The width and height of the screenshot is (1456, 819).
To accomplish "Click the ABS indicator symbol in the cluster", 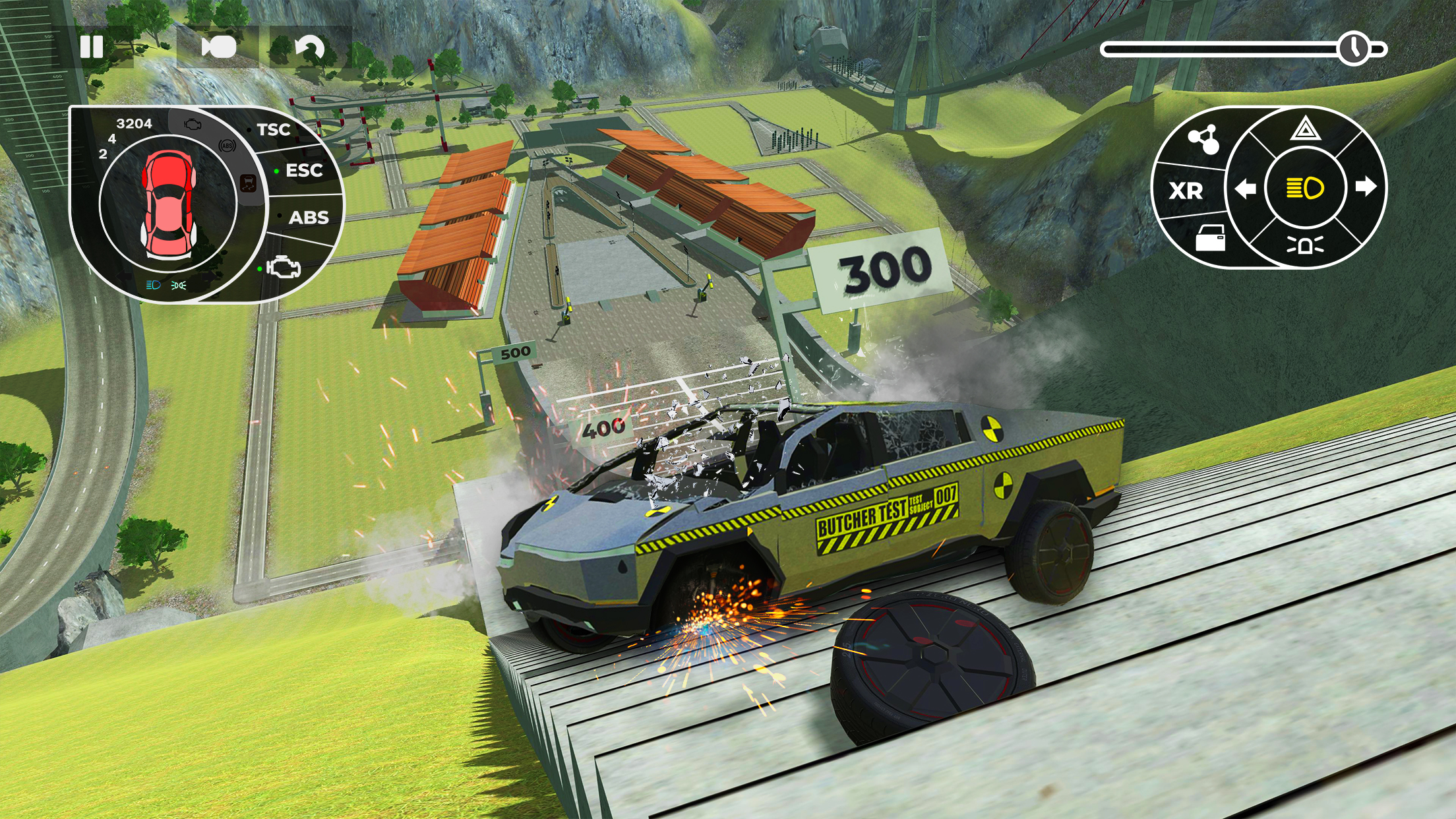I will tap(227, 145).
